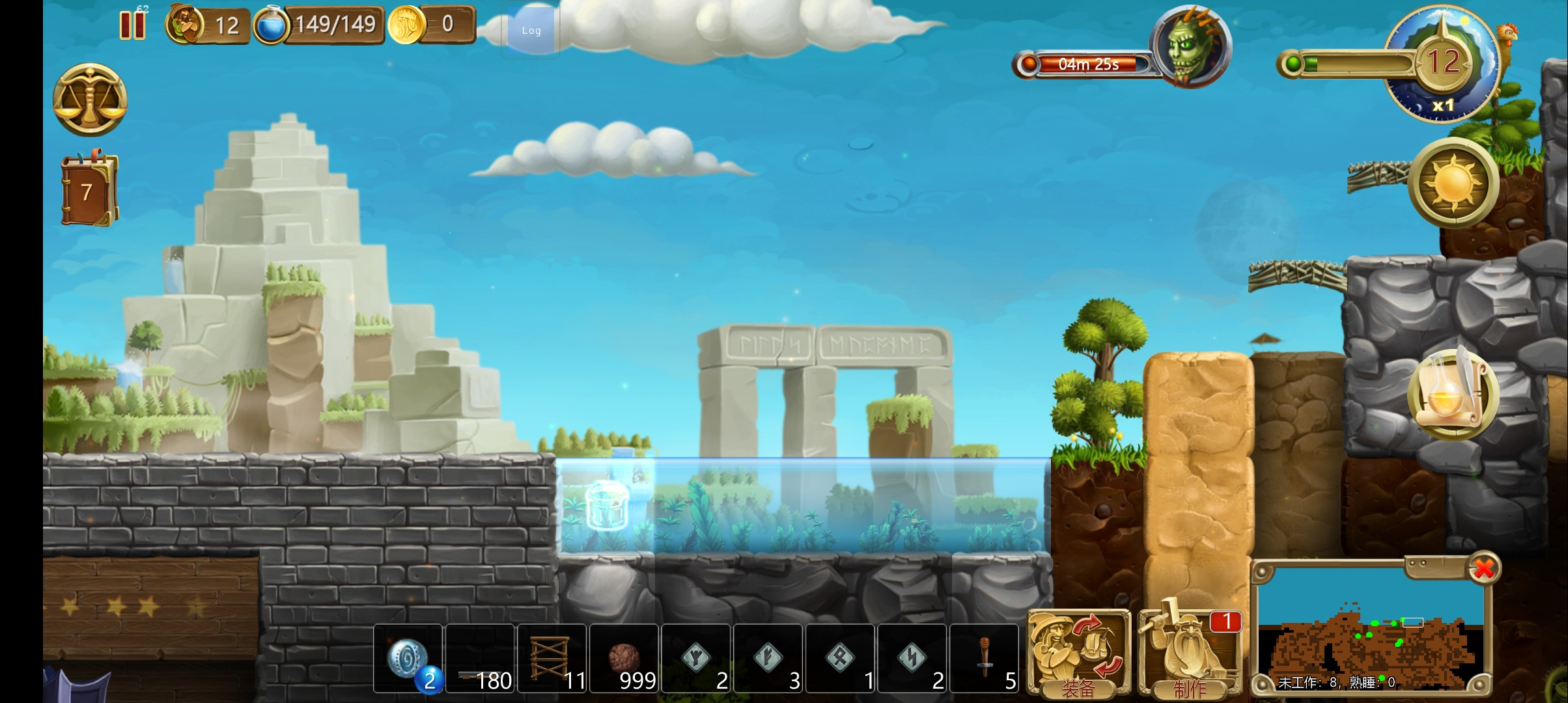Open the Log overlay button
Viewport: 1568px width, 703px height.
[531, 31]
